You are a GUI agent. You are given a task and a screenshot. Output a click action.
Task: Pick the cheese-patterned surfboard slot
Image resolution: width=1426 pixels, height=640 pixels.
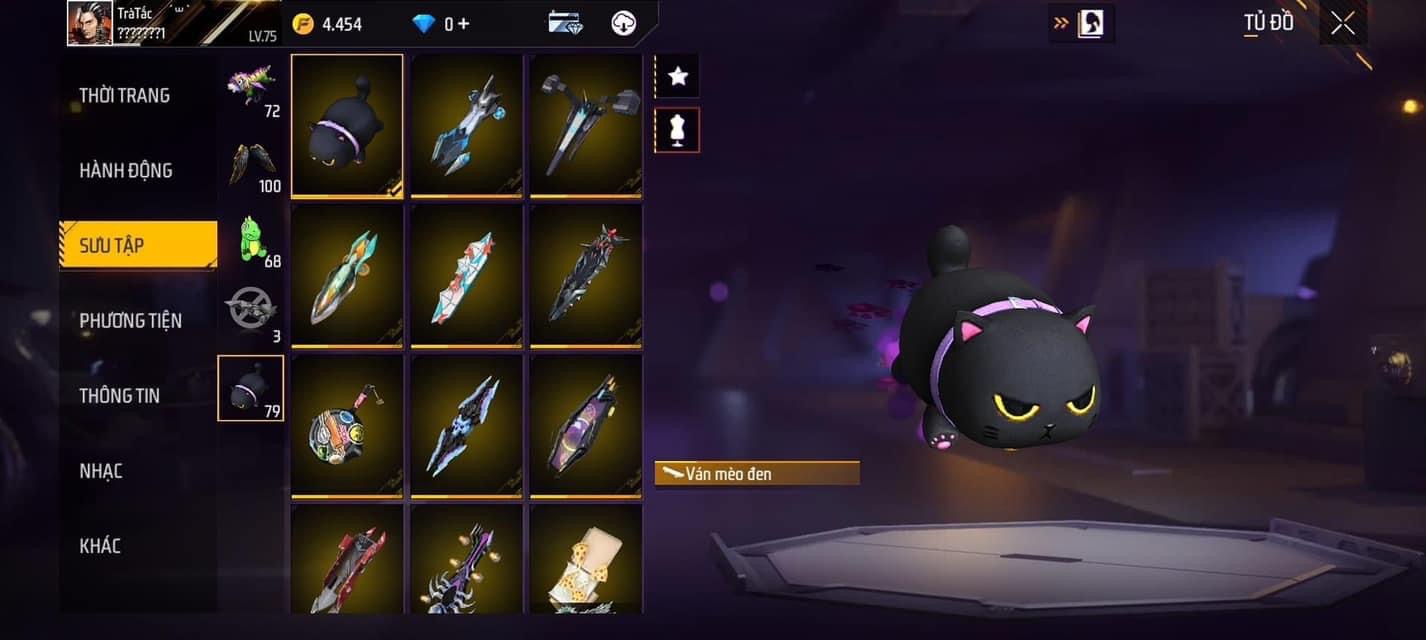click(x=586, y=562)
